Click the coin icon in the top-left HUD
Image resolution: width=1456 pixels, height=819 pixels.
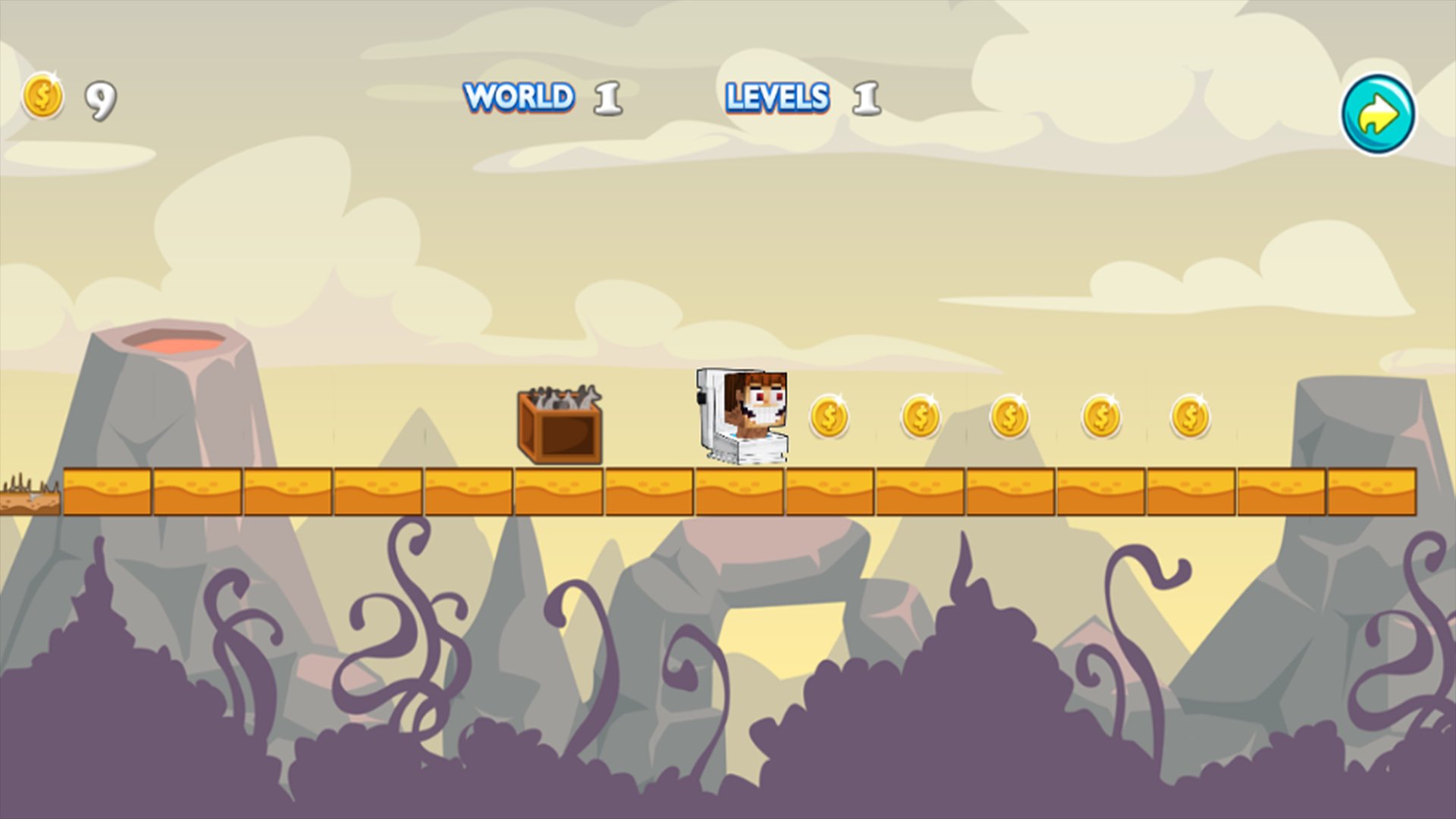pos(43,97)
